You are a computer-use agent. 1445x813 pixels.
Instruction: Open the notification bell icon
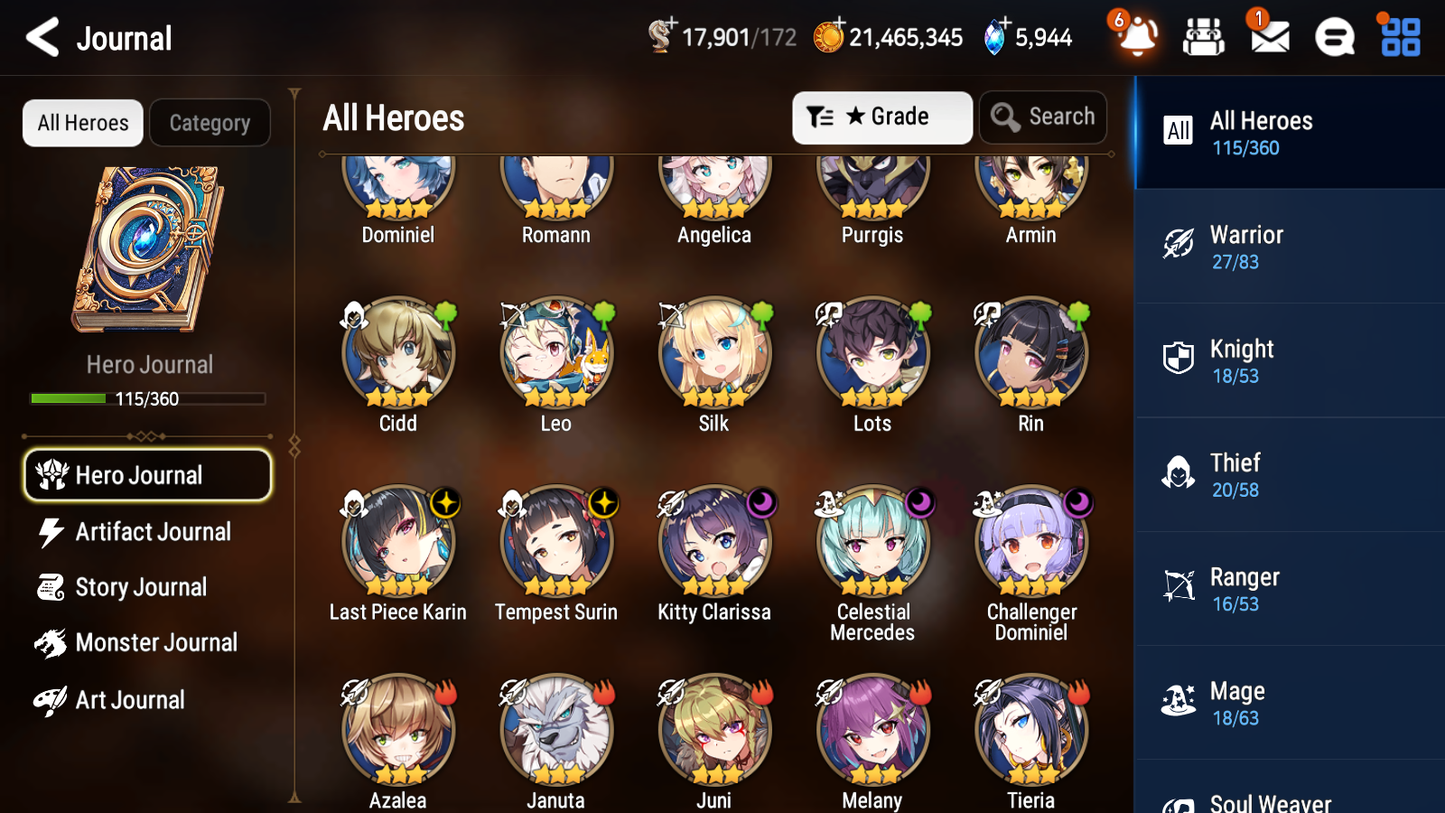pos(1135,37)
